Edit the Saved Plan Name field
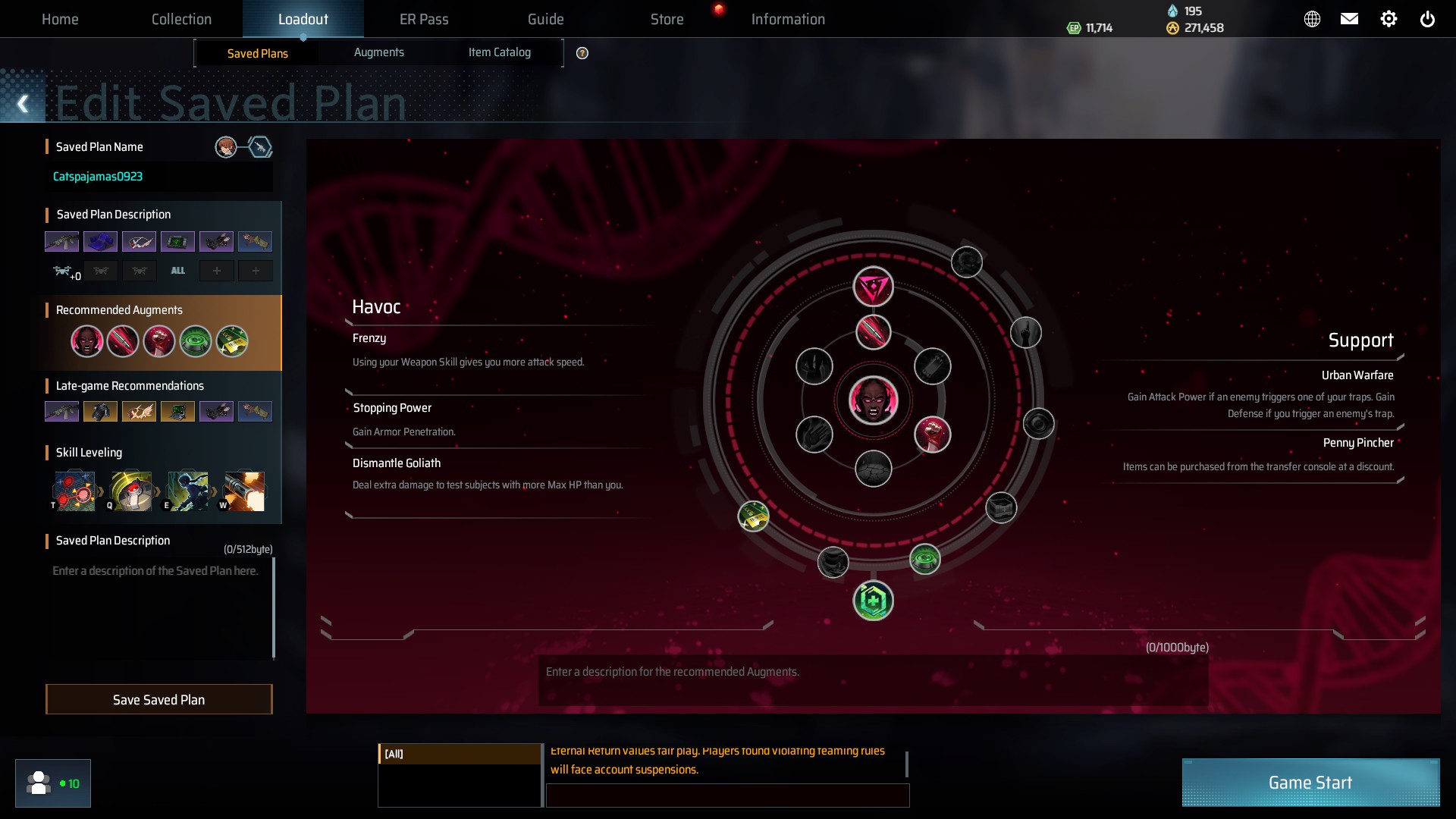 [x=159, y=177]
